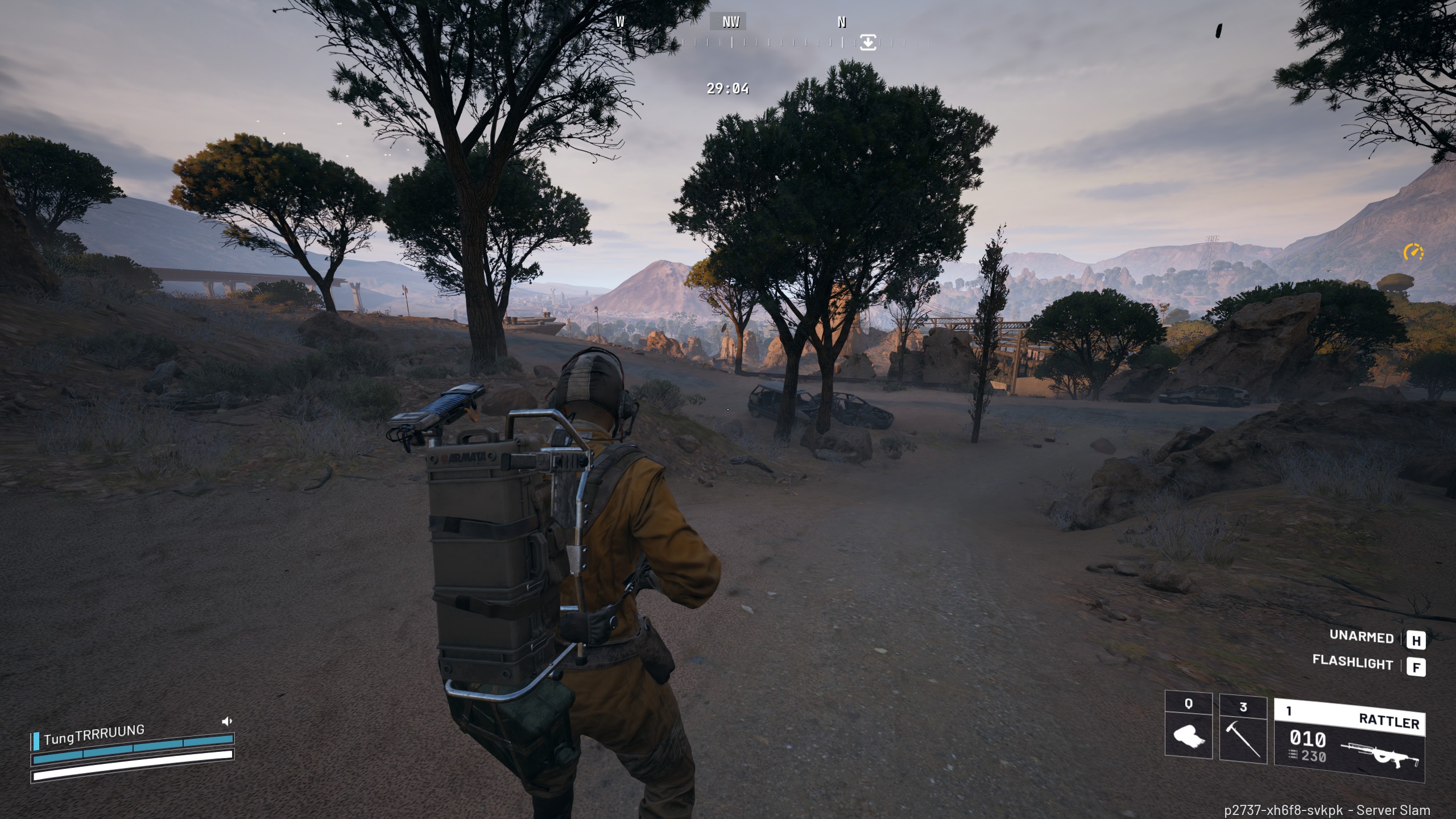Click the TungTRRRUUNG player name

tap(94, 734)
